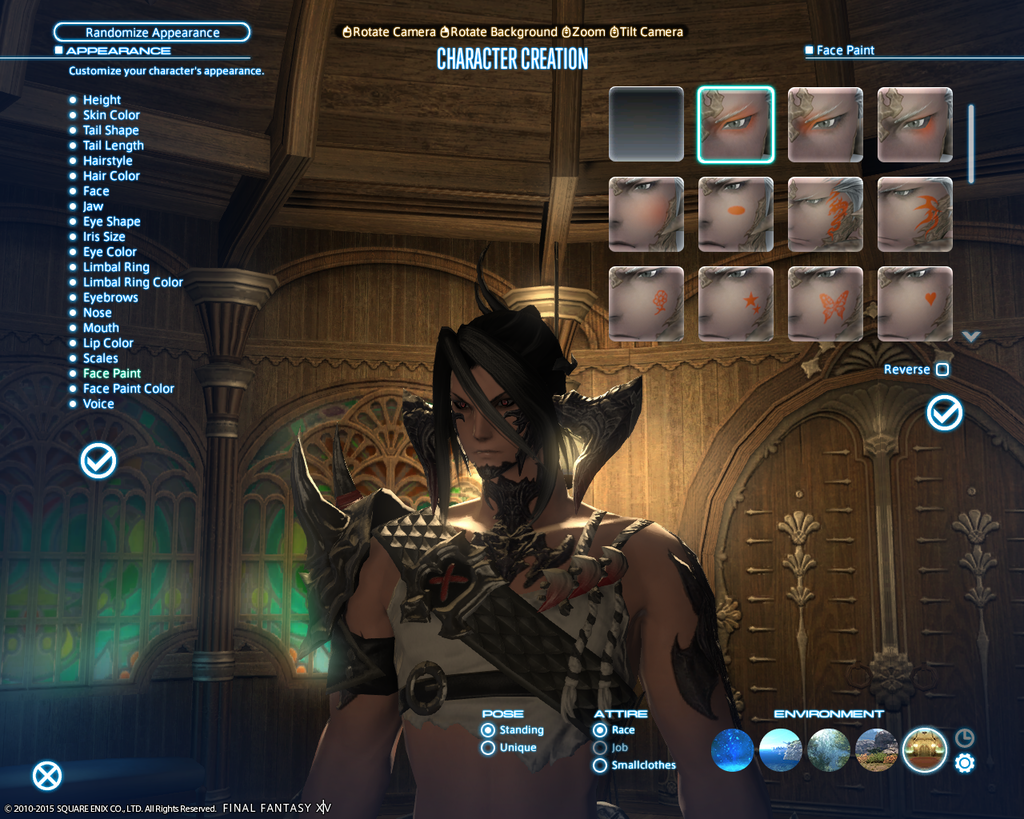
Task: Open the Tail Length setting
Action: 113,146
